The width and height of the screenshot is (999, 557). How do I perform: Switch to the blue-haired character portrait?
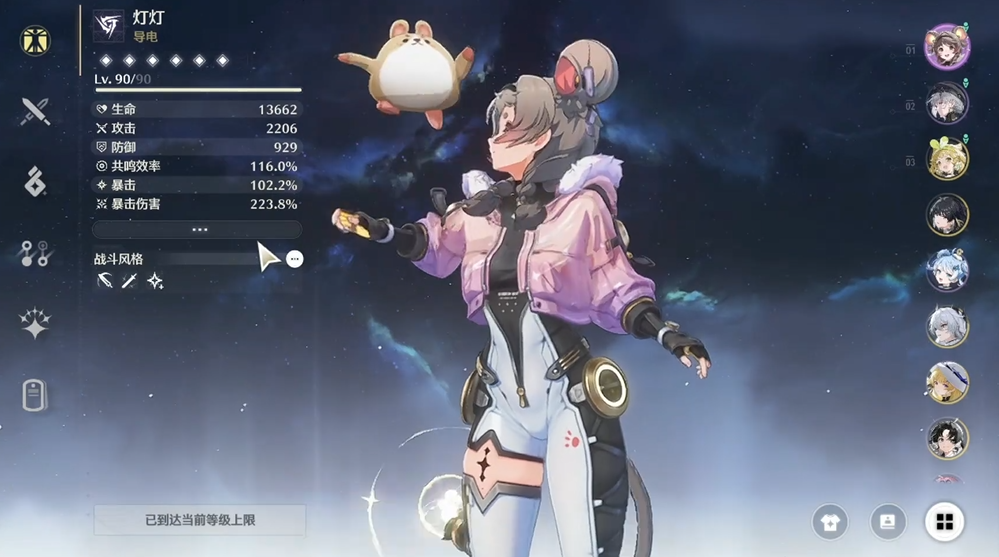pyautogui.click(x=946, y=270)
